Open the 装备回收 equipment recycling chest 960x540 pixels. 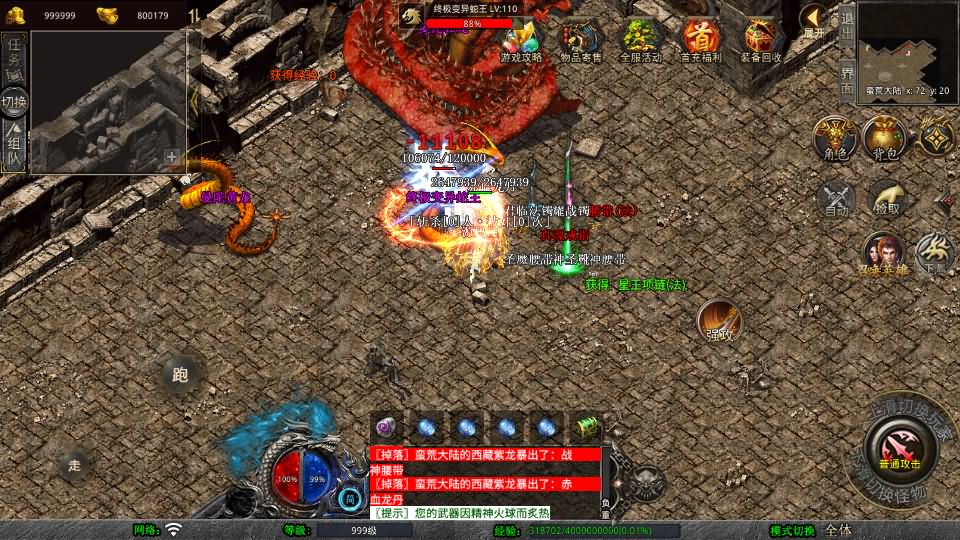click(x=761, y=40)
